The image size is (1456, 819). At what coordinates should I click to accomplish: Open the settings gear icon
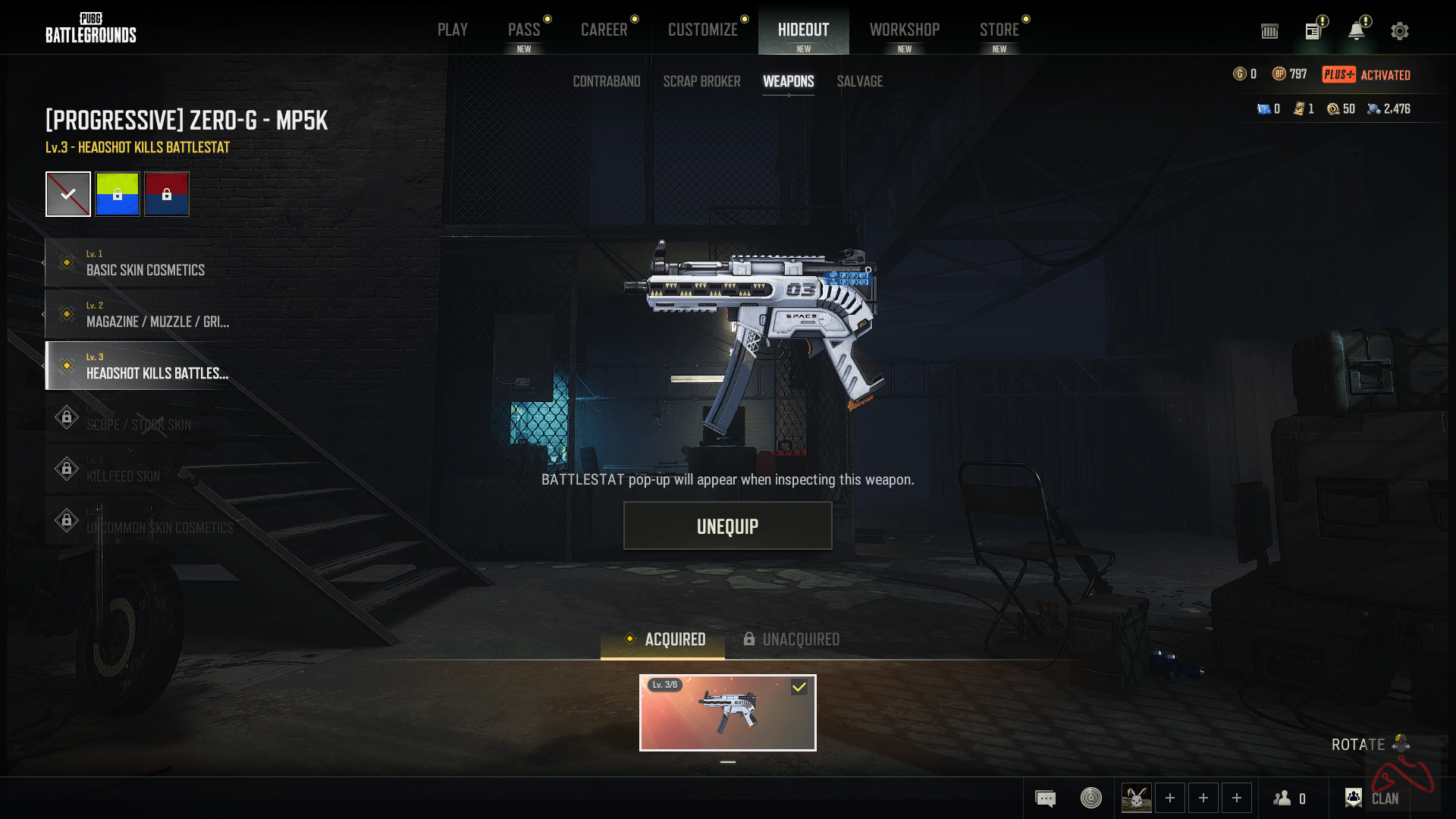point(1399,31)
